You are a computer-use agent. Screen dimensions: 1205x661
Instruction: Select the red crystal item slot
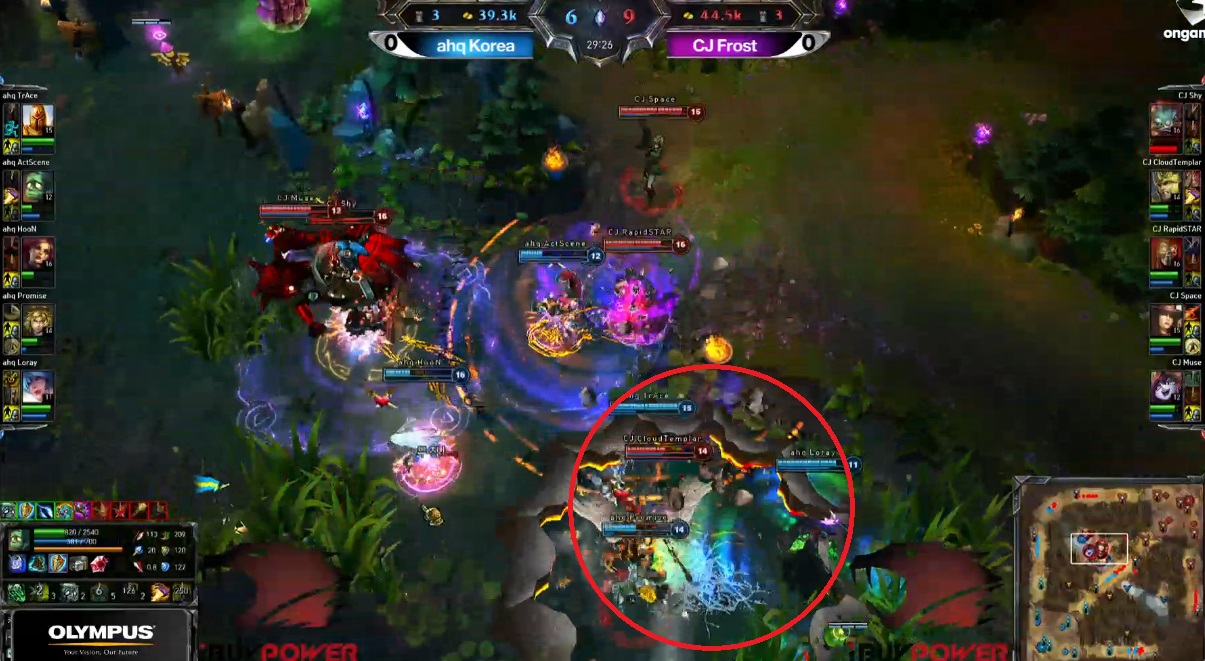point(98,564)
